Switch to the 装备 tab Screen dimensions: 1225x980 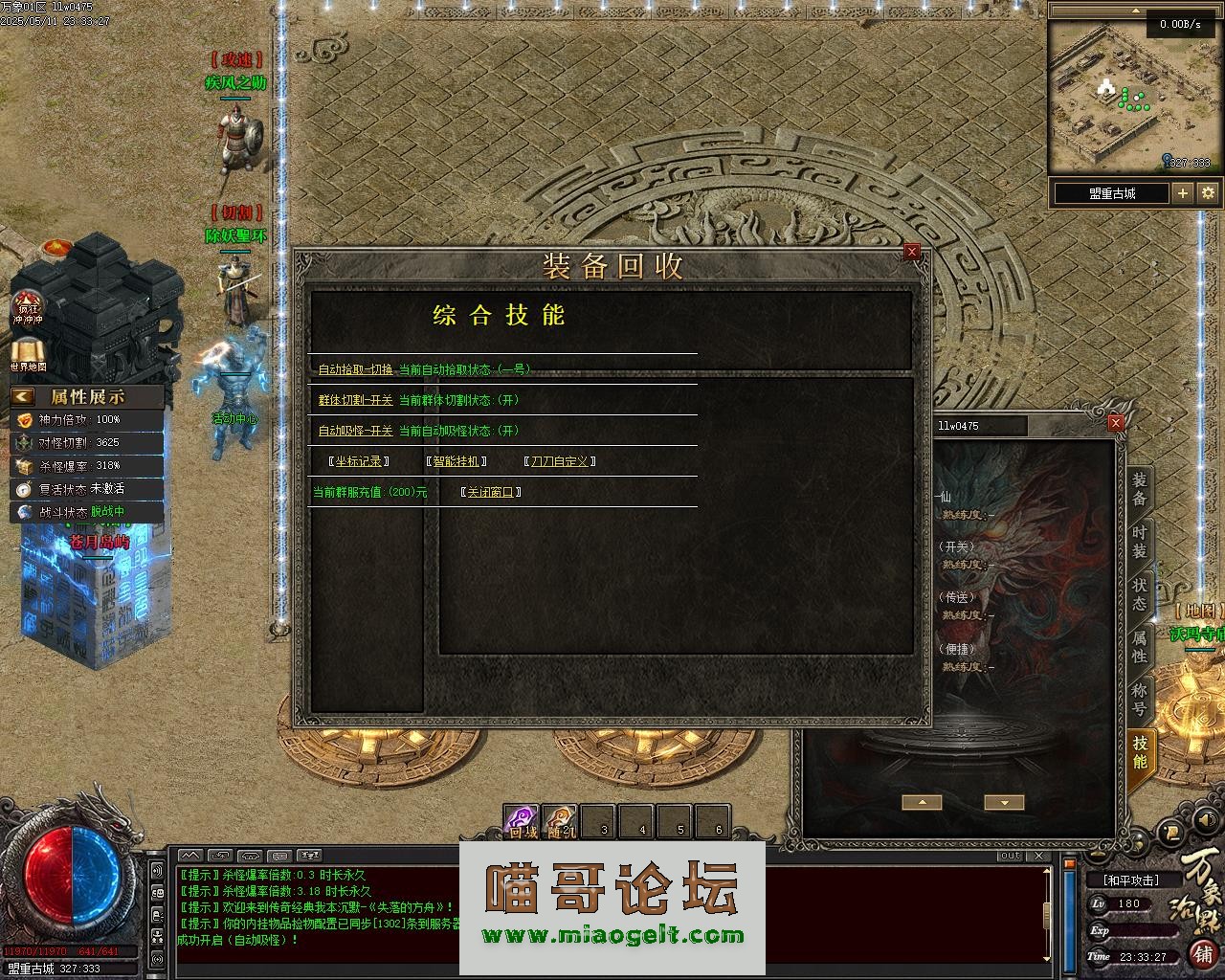coord(1139,489)
